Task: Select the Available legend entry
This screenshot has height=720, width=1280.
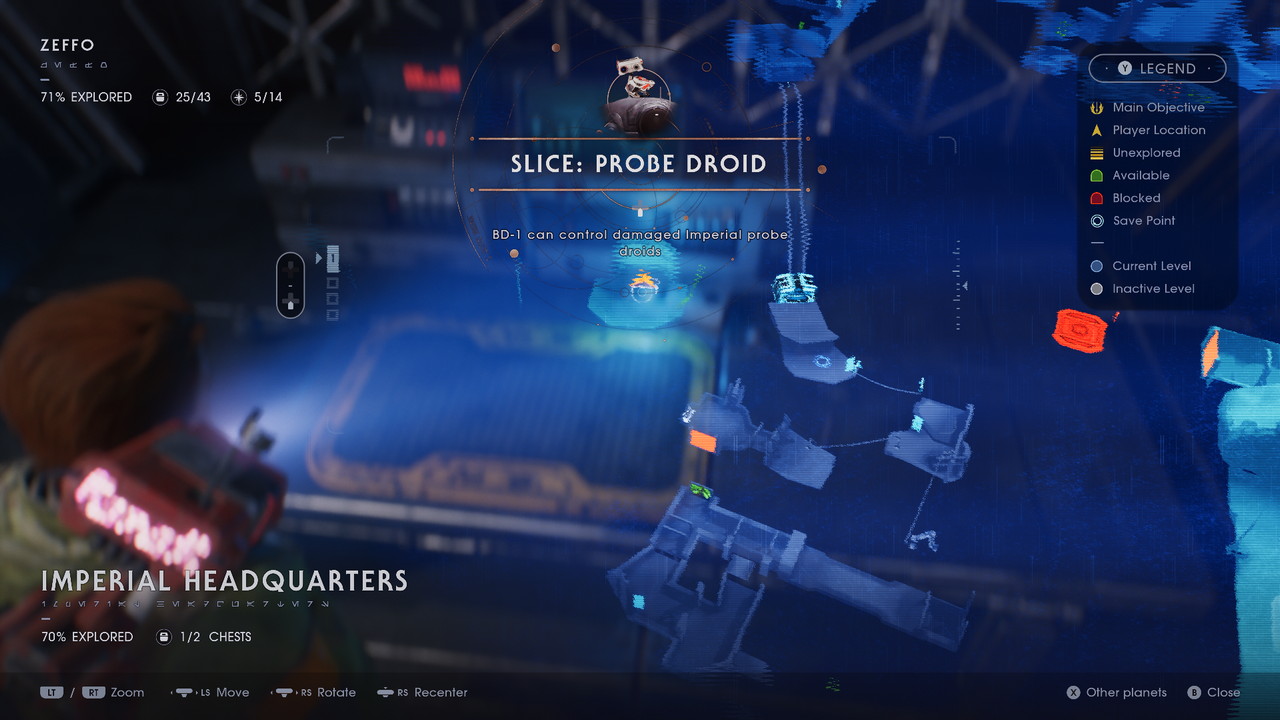Action: [x=1140, y=175]
